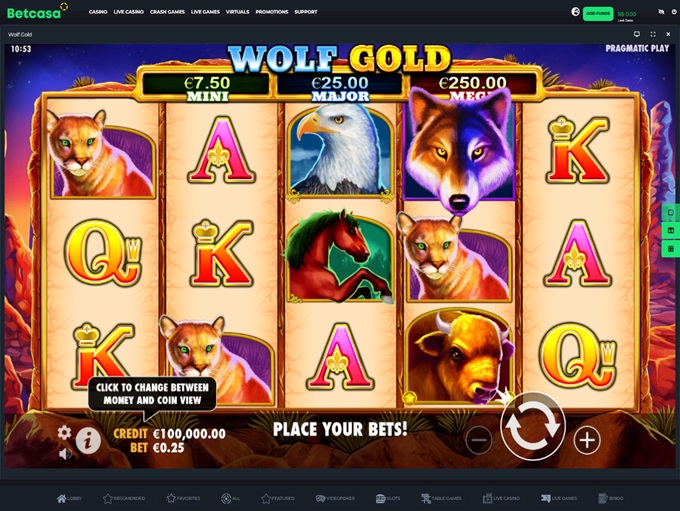Open slot settings gear icon

[x=64, y=433]
